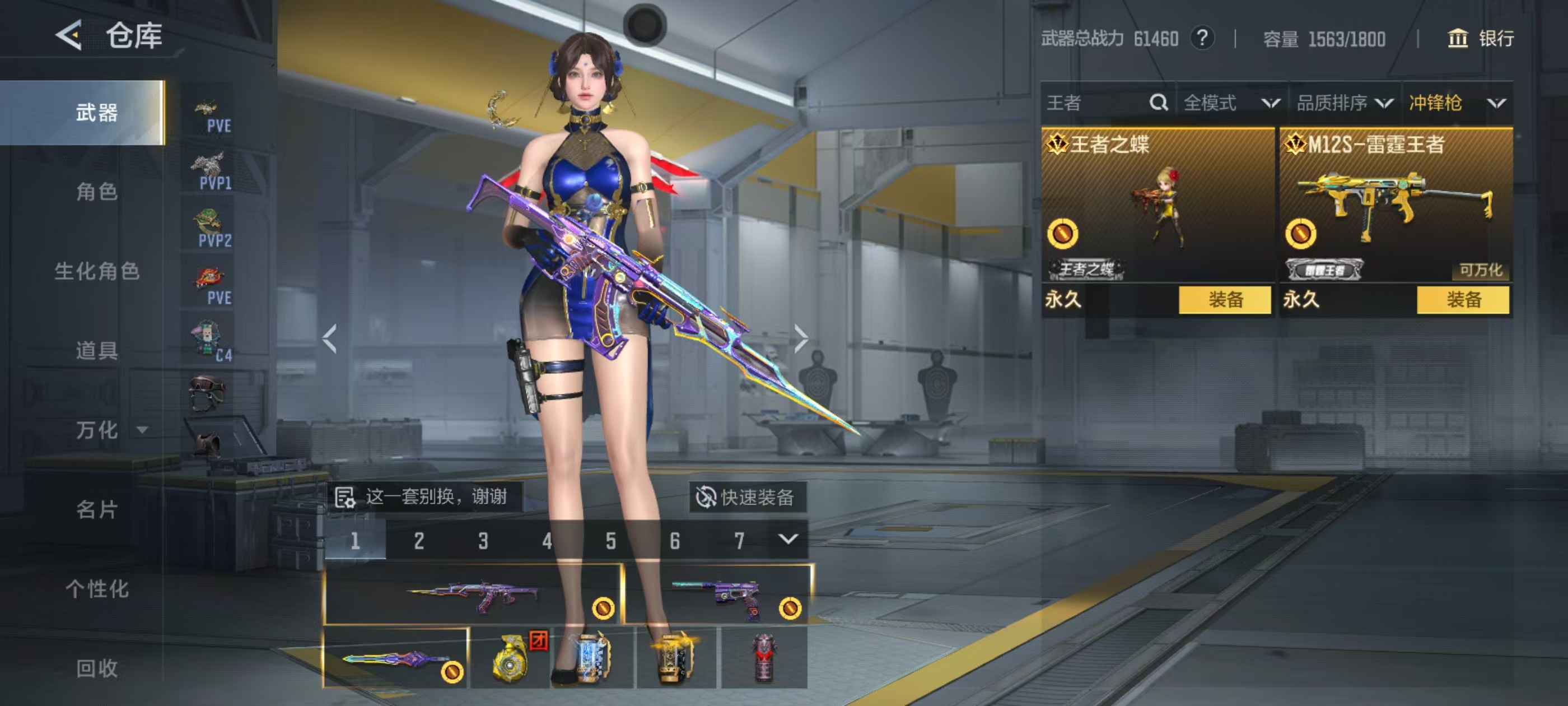Switch to the 角色 category tab
The image size is (1568, 706).
point(97,192)
